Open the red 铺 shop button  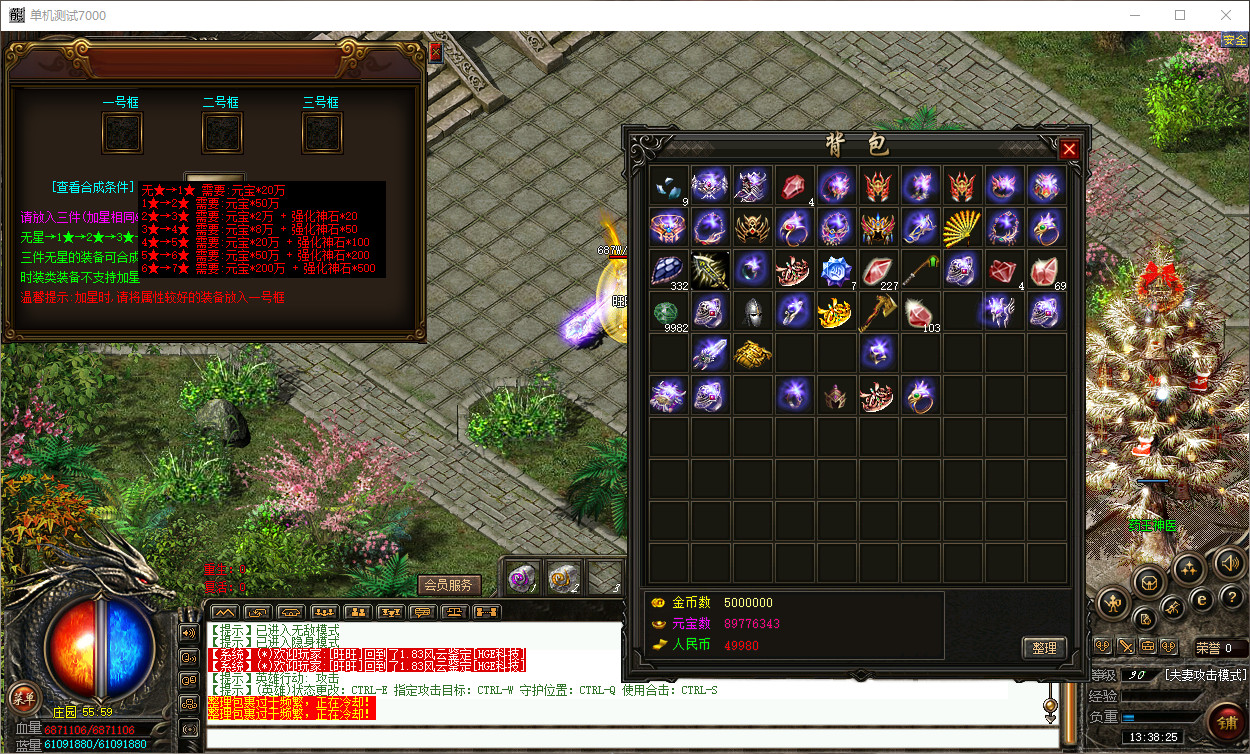click(1226, 718)
